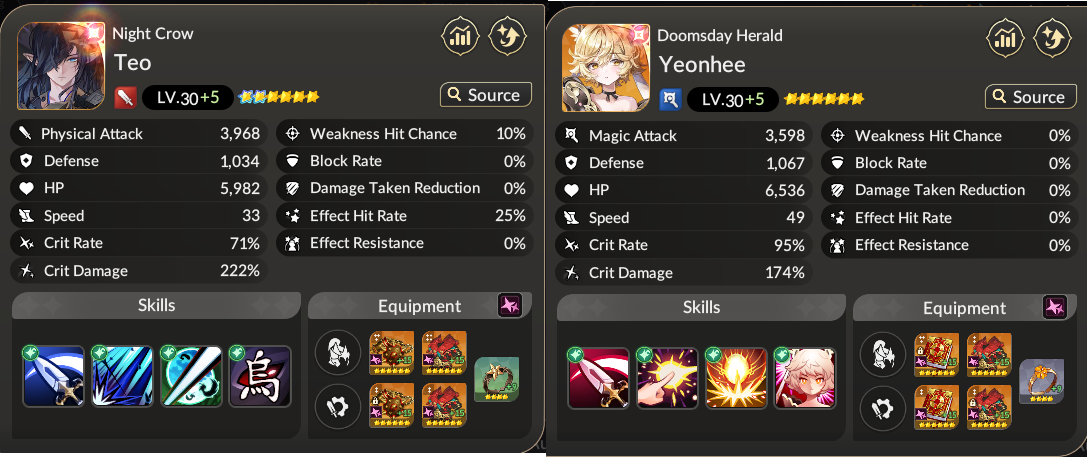
Task: Click Teo's Night Crow class emblem
Action: pyautogui.click(x=126, y=97)
